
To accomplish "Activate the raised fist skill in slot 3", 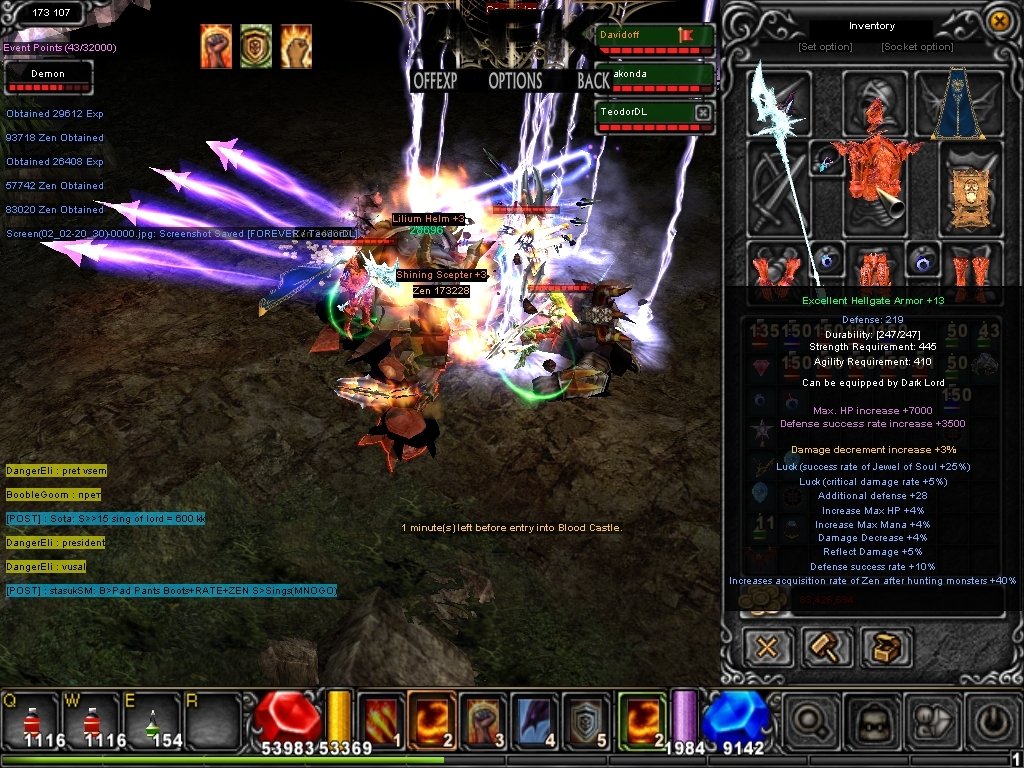I will (484, 720).
